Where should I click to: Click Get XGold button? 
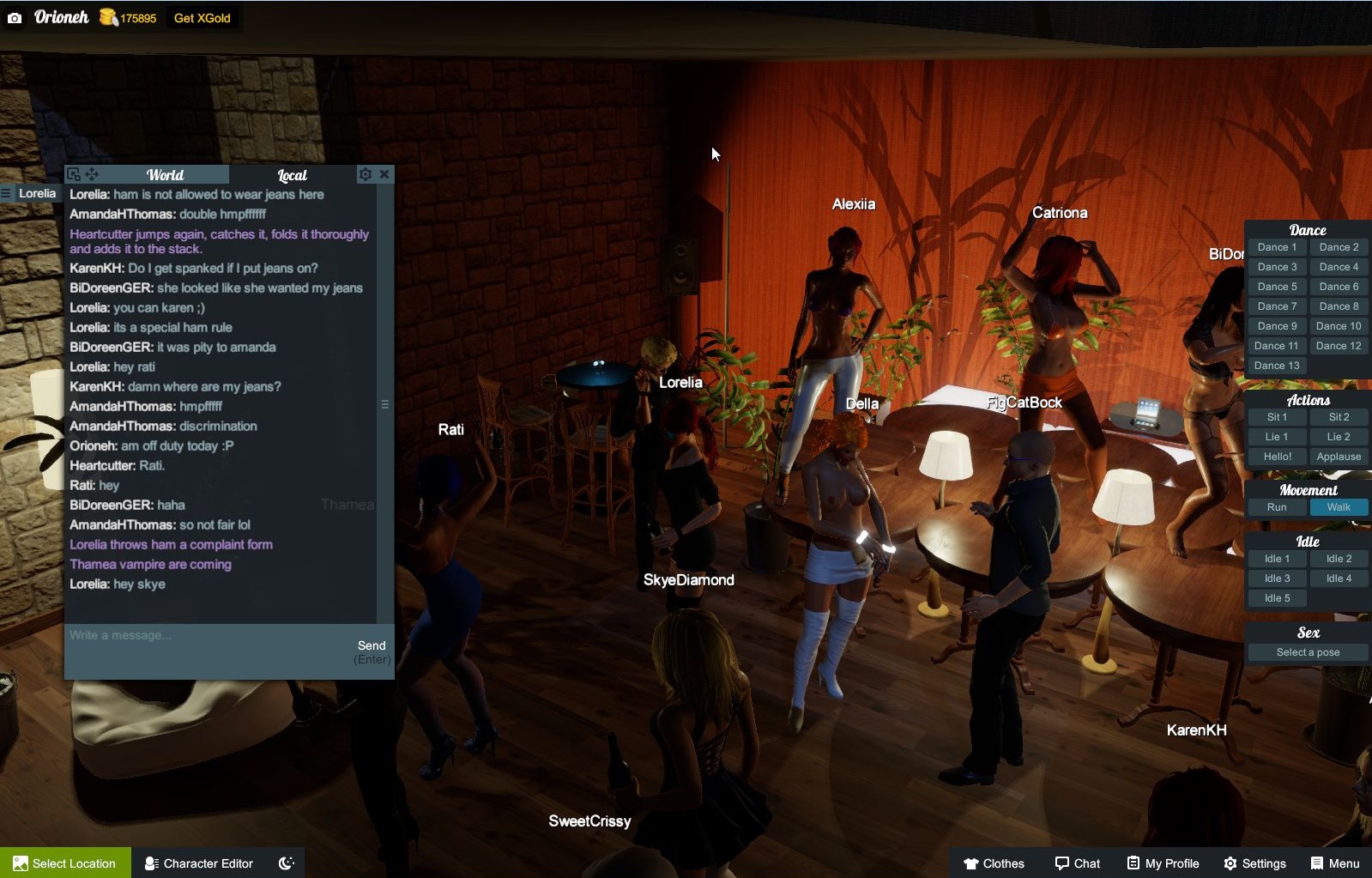pyautogui.click(x=202, y=18)
